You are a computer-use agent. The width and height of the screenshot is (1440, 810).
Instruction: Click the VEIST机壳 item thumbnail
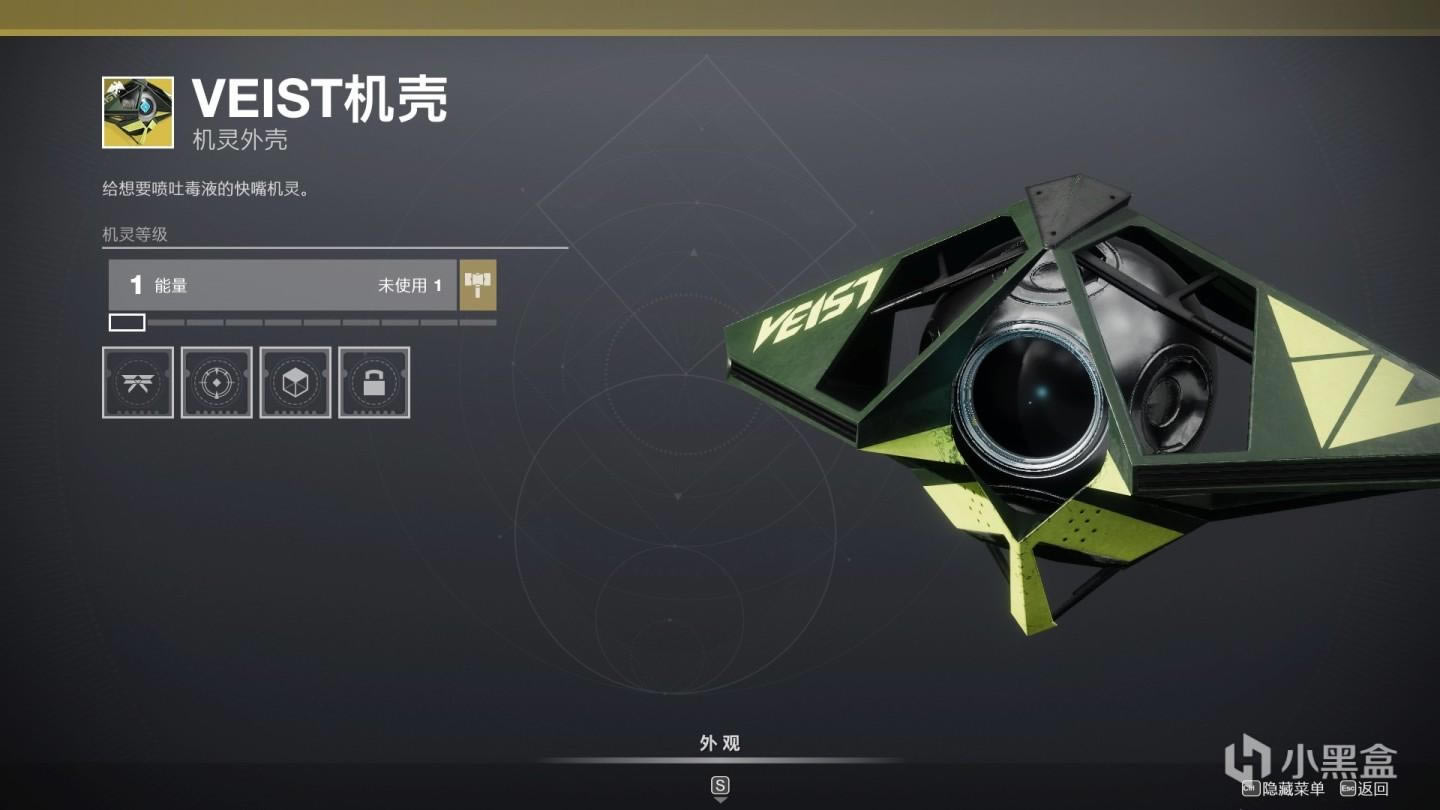pos(138,112)
